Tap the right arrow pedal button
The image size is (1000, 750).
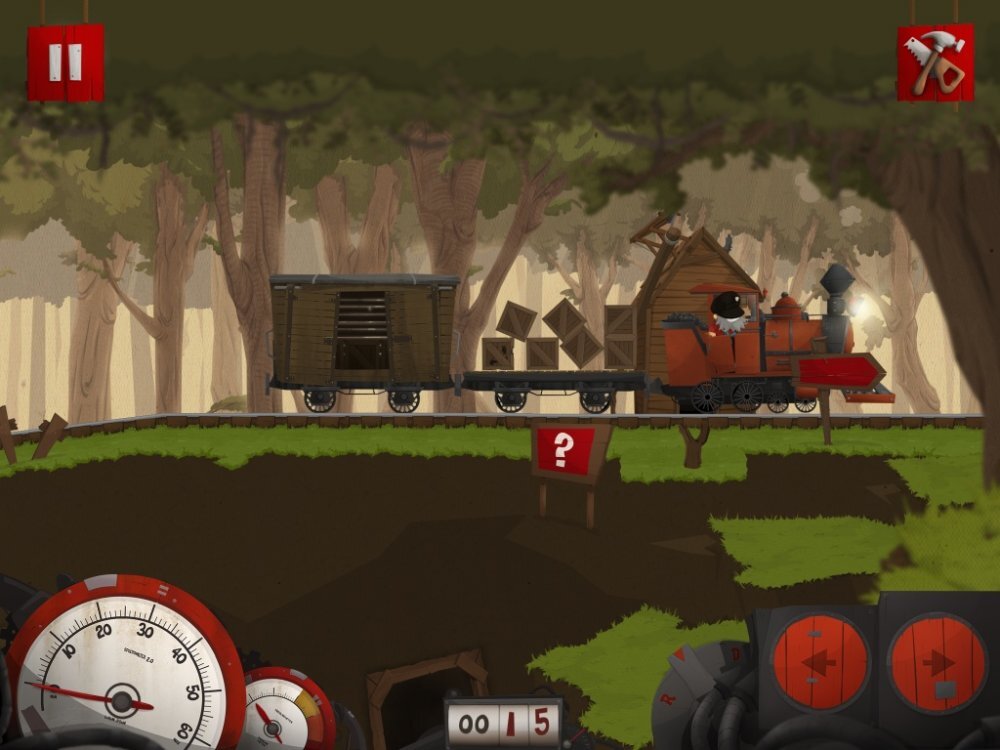click(x=937, y=663)
